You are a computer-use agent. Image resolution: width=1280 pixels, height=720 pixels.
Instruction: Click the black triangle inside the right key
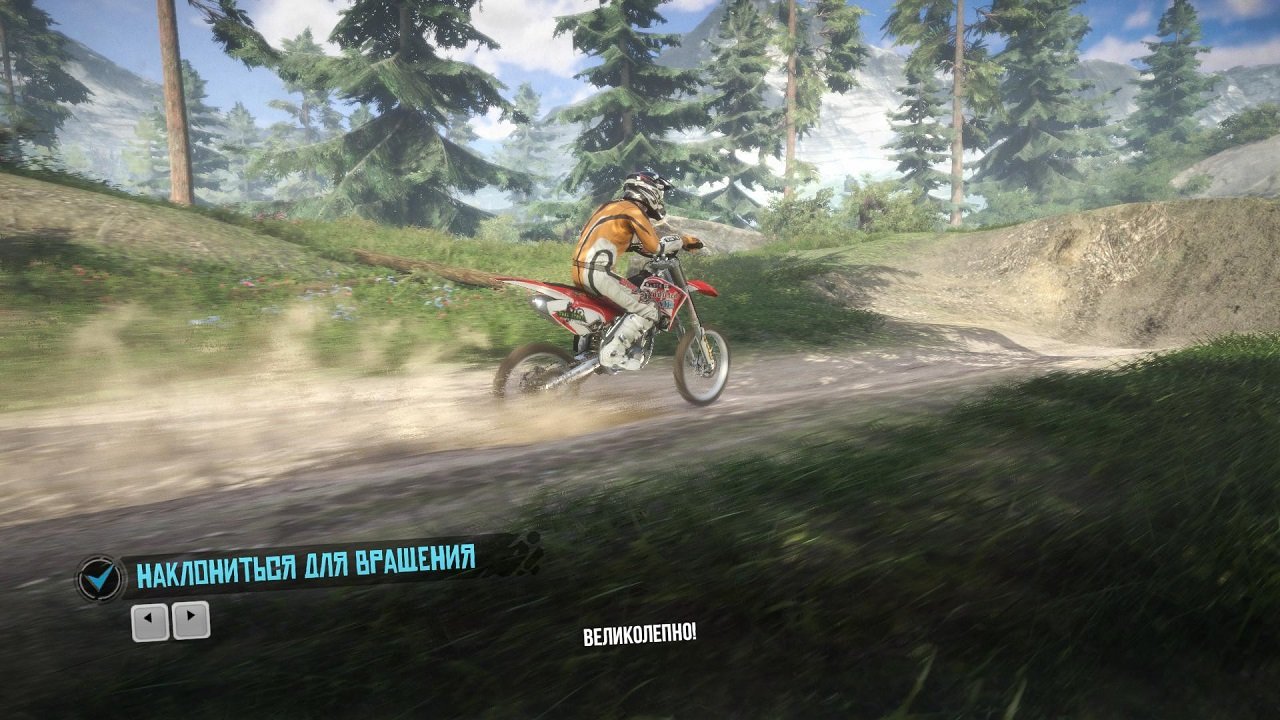point(190,615)
